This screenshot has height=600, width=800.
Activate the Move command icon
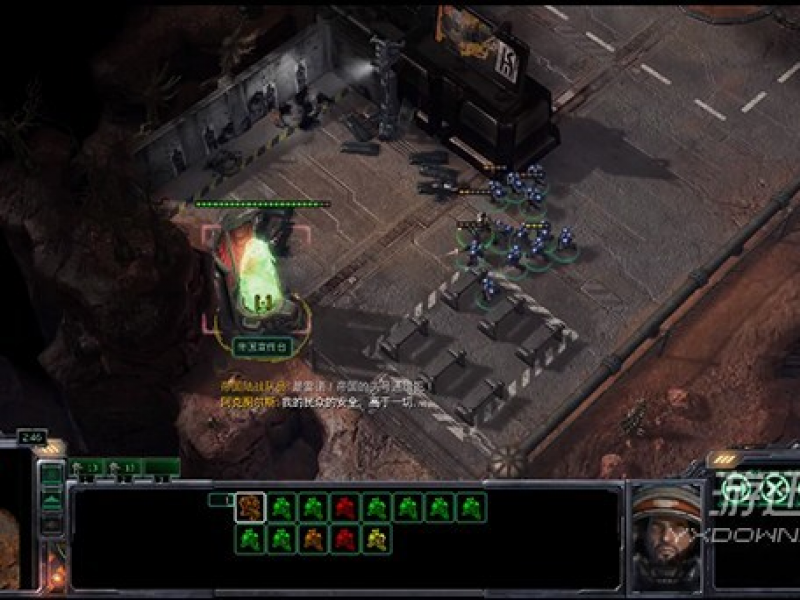tap(736, 489)
